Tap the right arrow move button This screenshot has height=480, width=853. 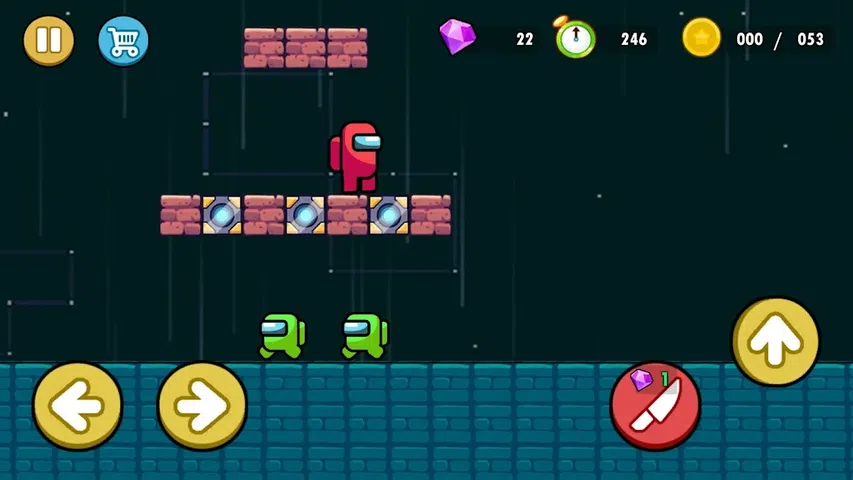tap(202, 405)
